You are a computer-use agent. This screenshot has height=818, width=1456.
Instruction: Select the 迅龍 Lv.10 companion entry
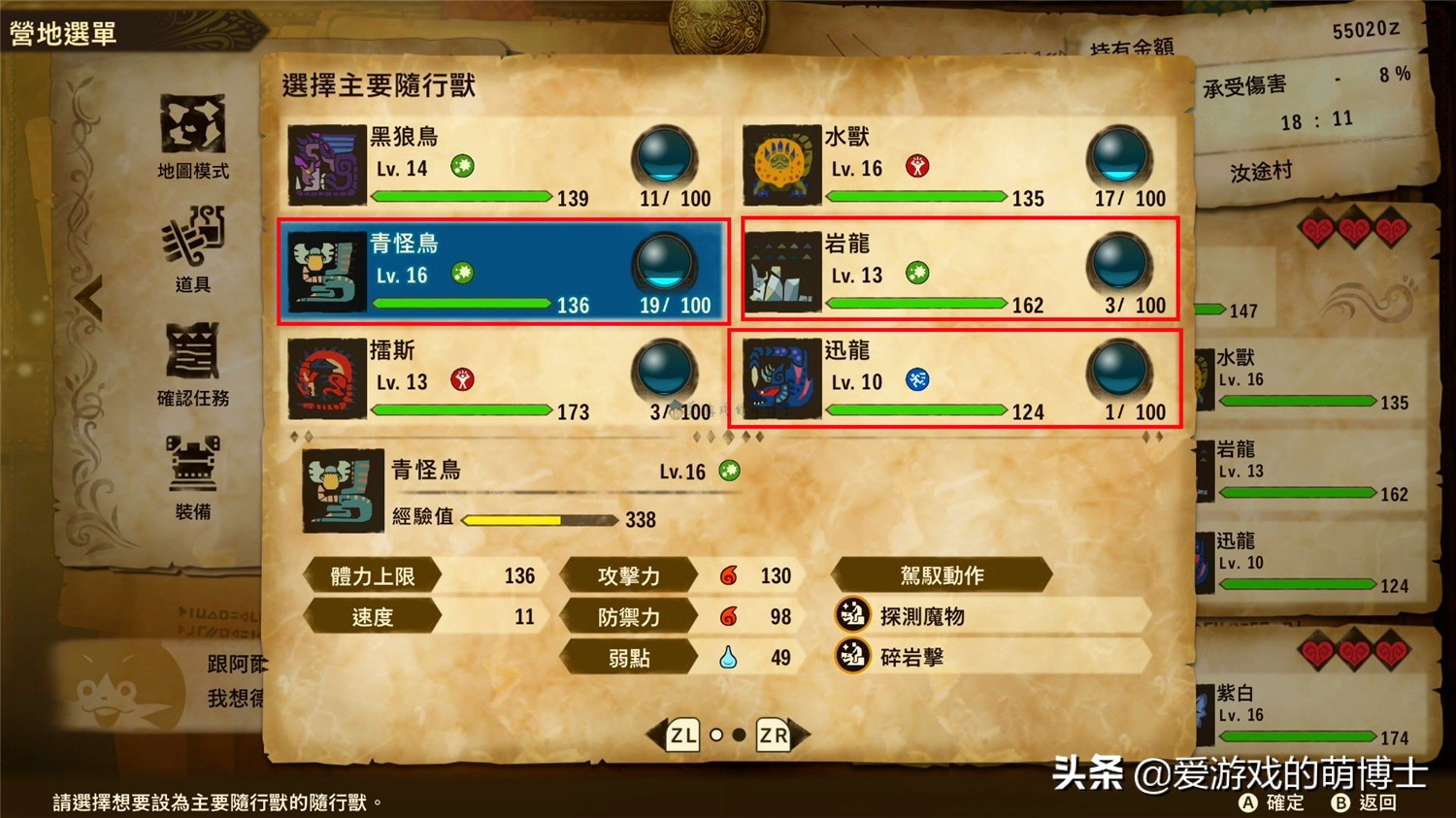tap(959, 380)
